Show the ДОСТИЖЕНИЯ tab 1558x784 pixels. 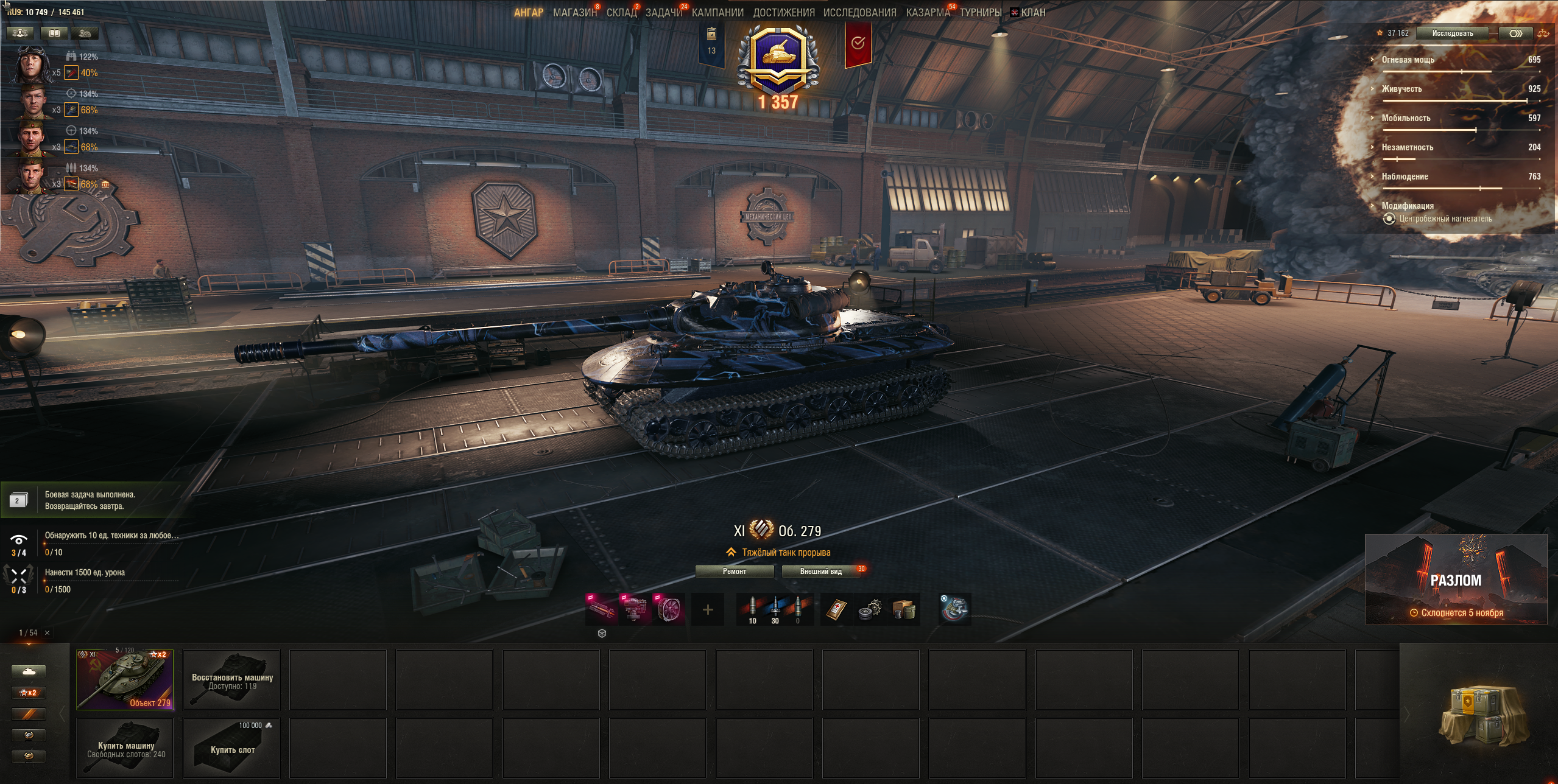pyautogui.click(x=783, y=13)
